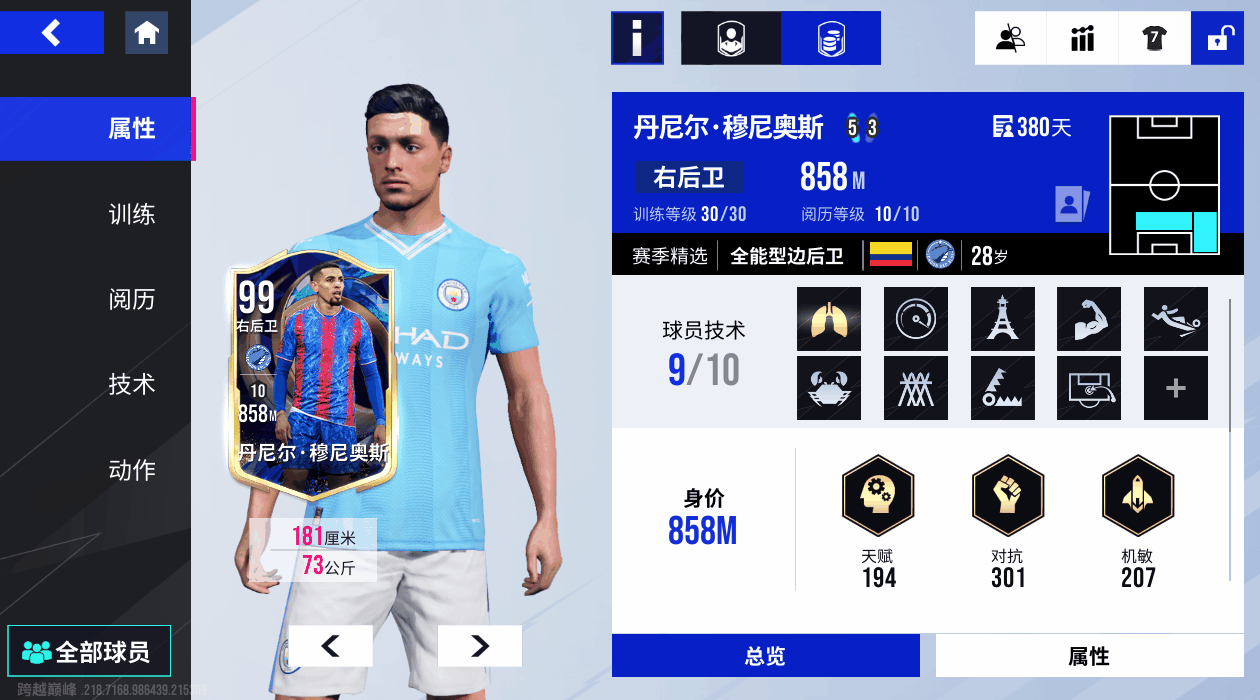Viewport: 1260px width, 700px height.
Task: Select the lungs stamina skill icon
Action: point(829,319)
